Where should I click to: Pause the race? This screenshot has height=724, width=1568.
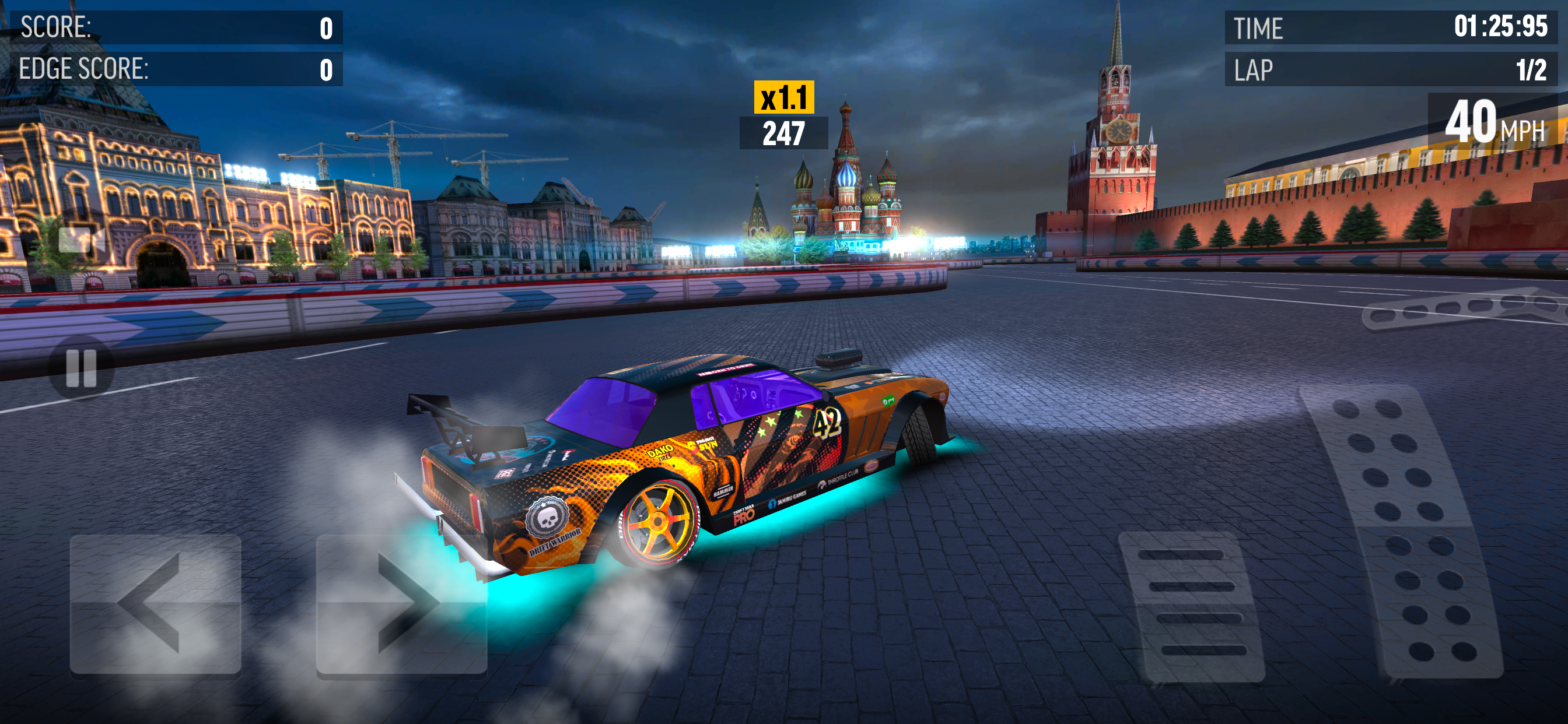[81, 367]
